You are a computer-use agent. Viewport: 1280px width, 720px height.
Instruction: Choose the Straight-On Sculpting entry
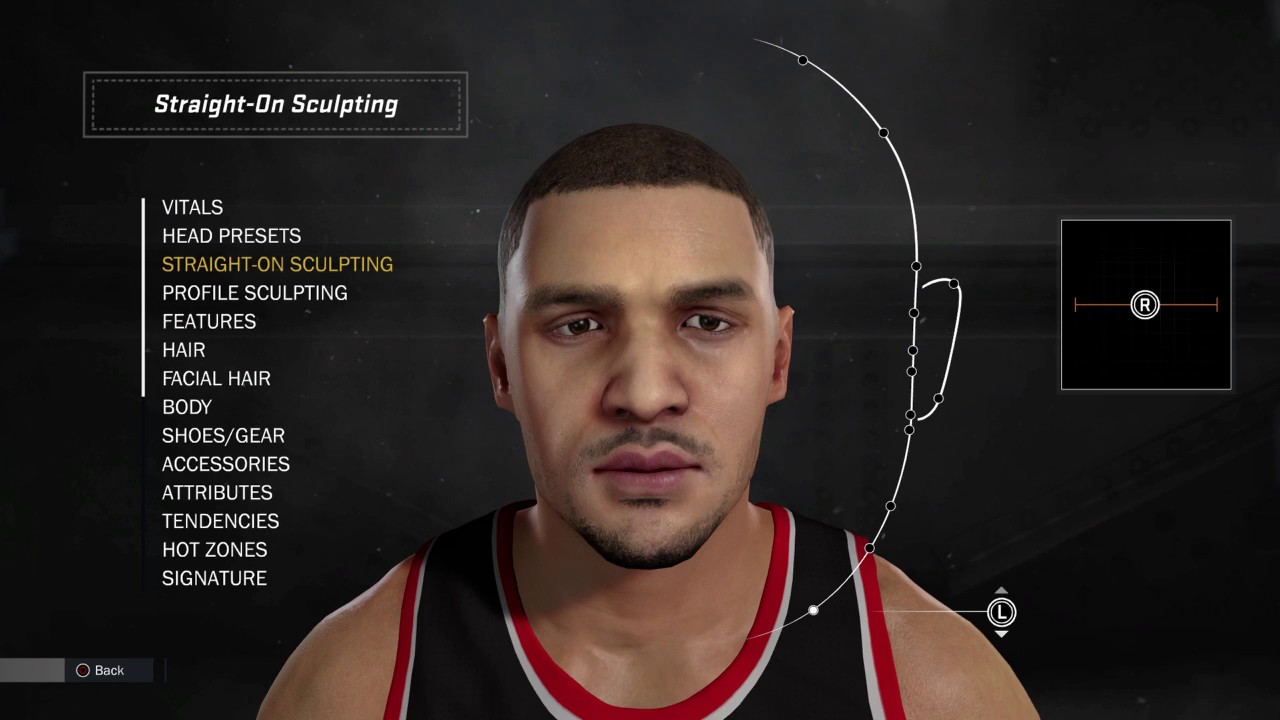click(x=277, y=265)
